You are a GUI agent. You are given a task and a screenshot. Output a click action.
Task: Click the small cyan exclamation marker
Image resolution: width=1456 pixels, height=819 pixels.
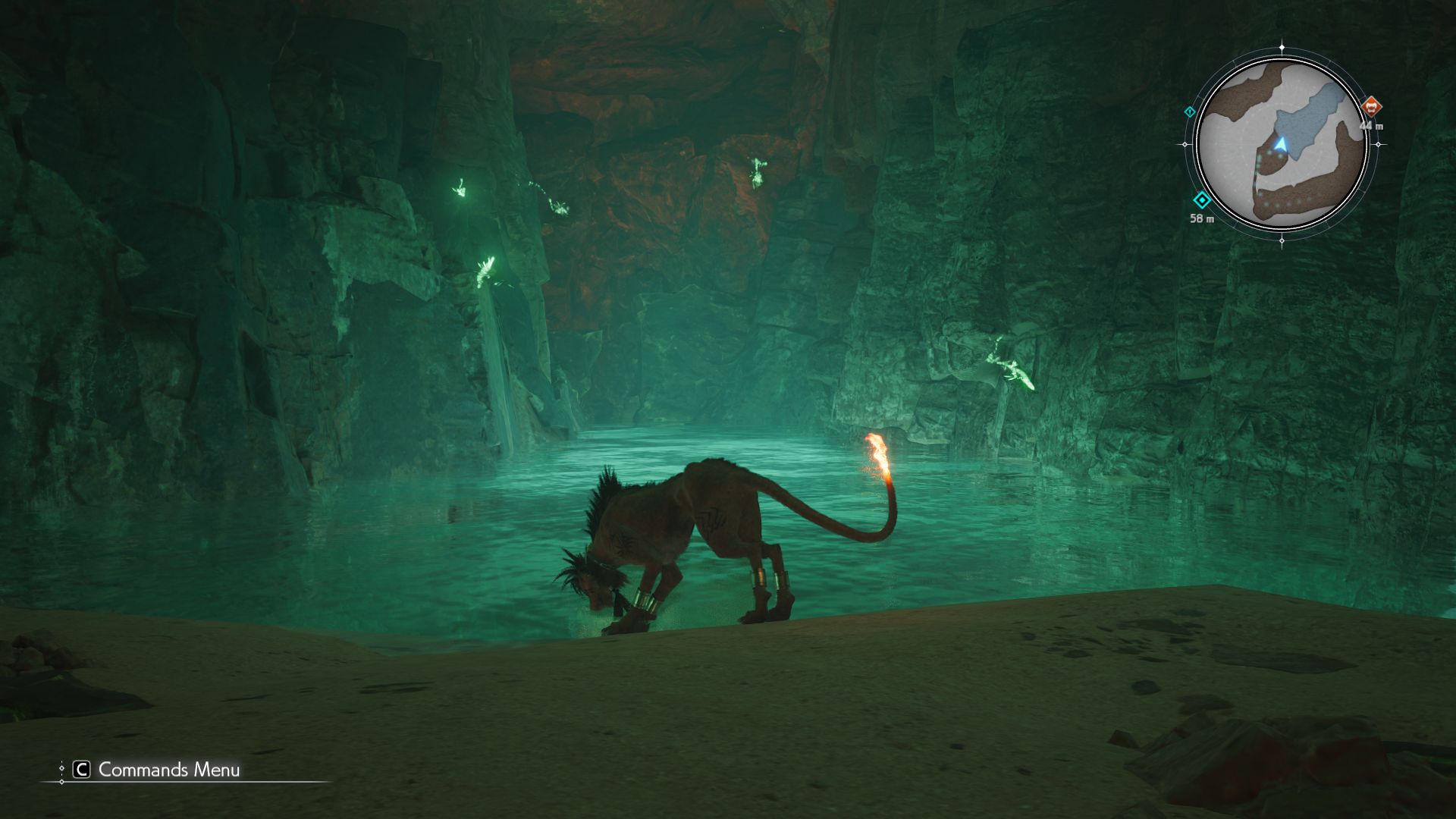[x=1189, y=112]
